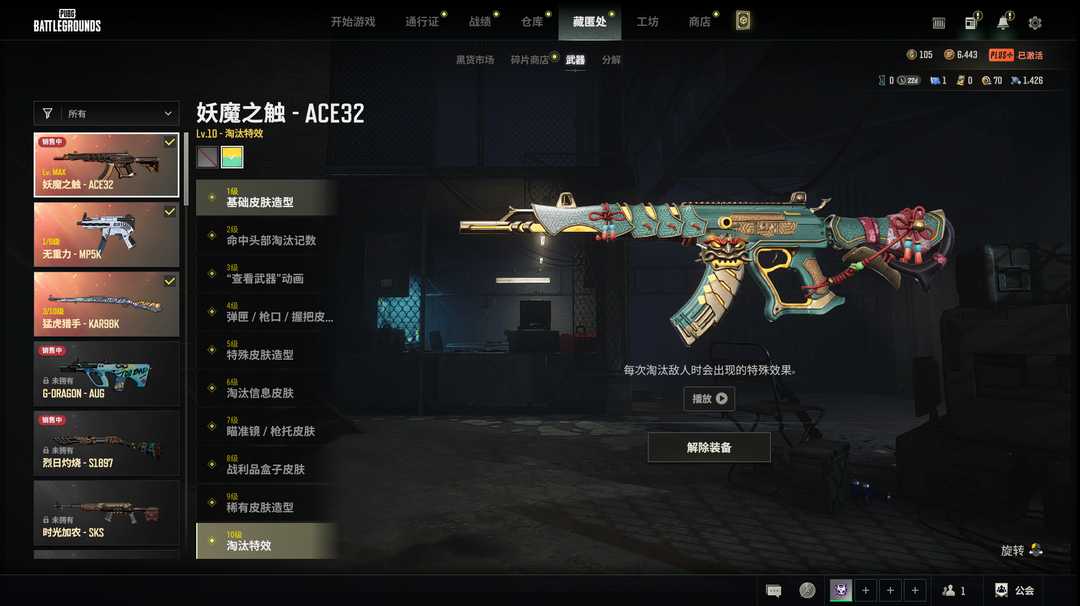This screenshot has height=606, width=1080.
Task: Select the G-DRAGON - AUG skin
Action: click(107, 374)
